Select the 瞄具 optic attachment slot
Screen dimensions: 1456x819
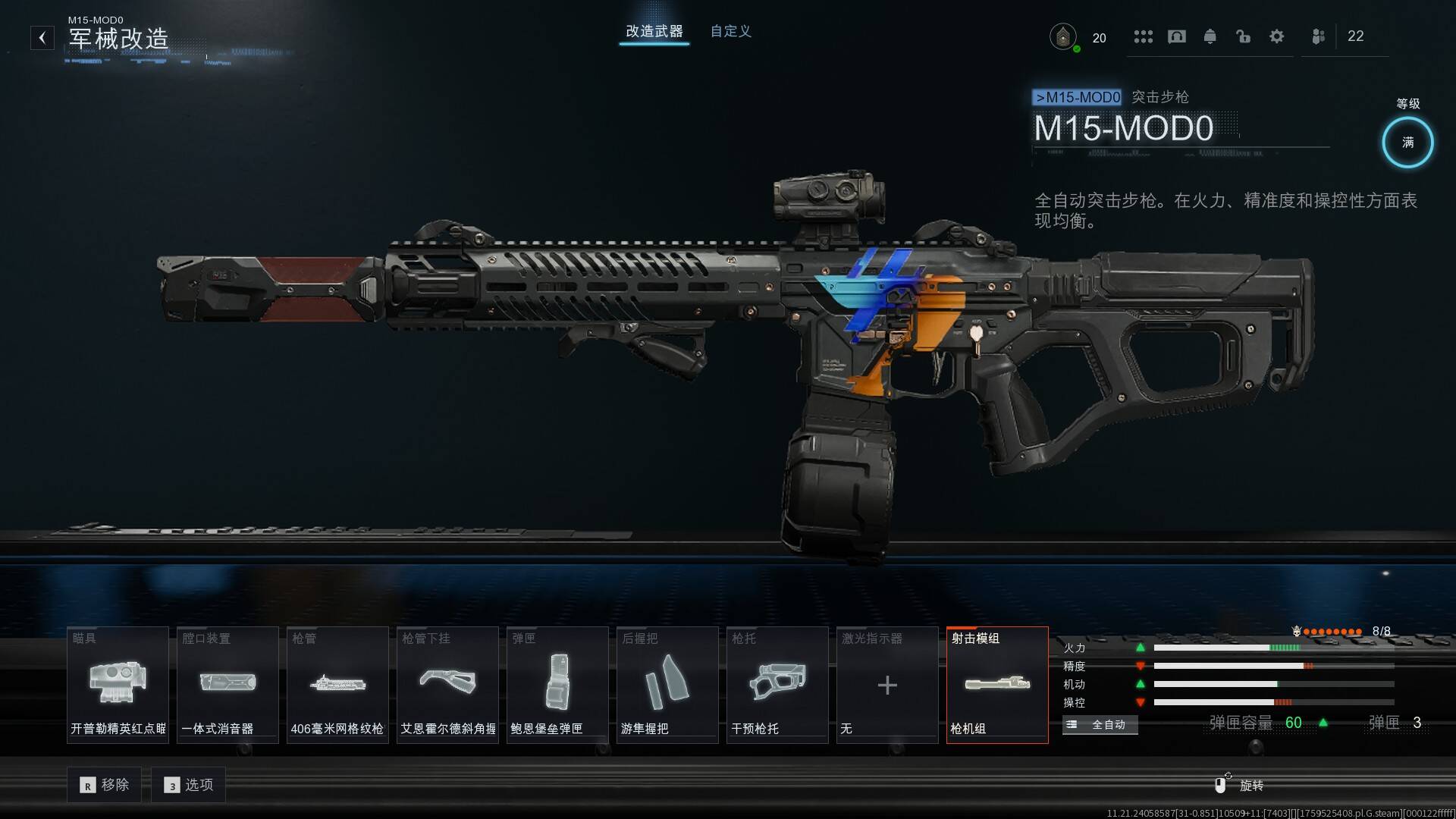point(118,685)
